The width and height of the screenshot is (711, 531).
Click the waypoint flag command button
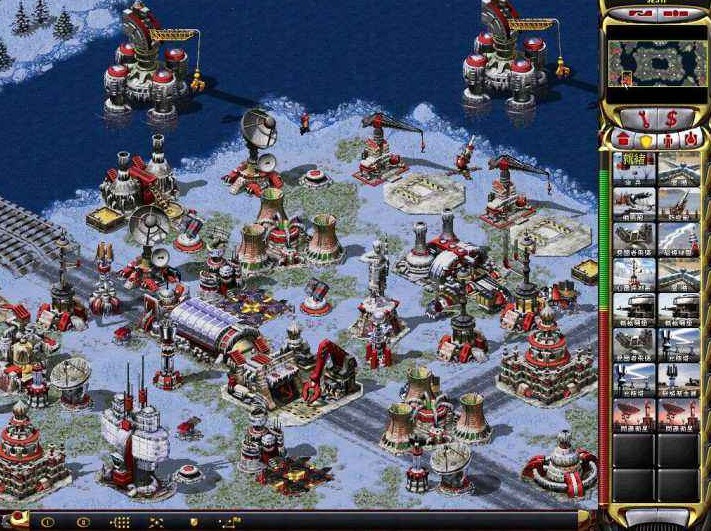point(230,522)
